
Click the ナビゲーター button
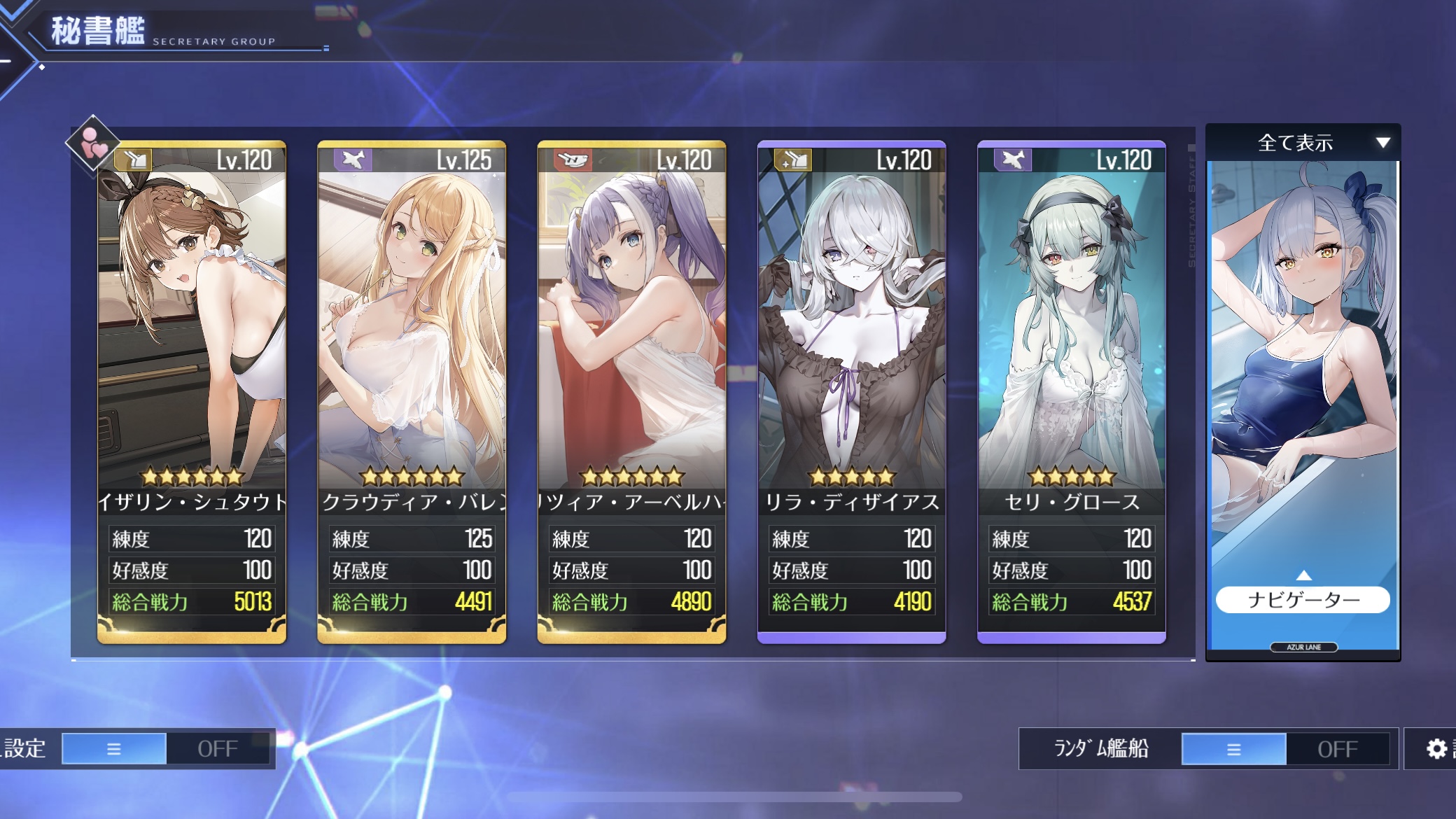[1303, 600]
